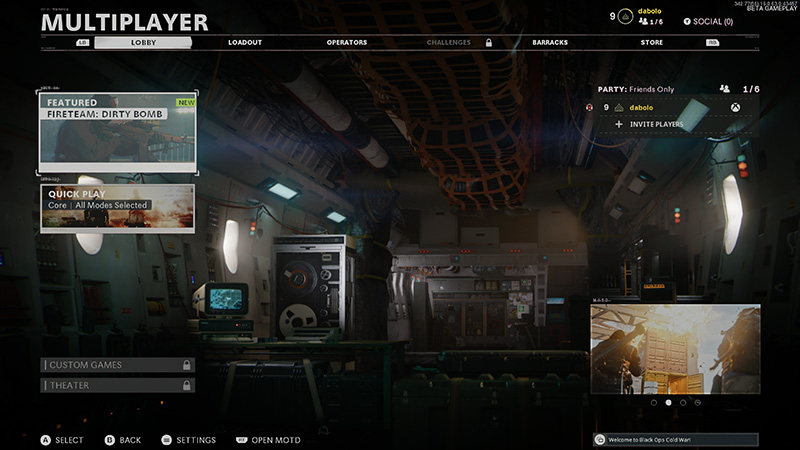The image size is (800, 450).
Task: Open dabolo's player card in the header
Action: [x=650, y=16]
